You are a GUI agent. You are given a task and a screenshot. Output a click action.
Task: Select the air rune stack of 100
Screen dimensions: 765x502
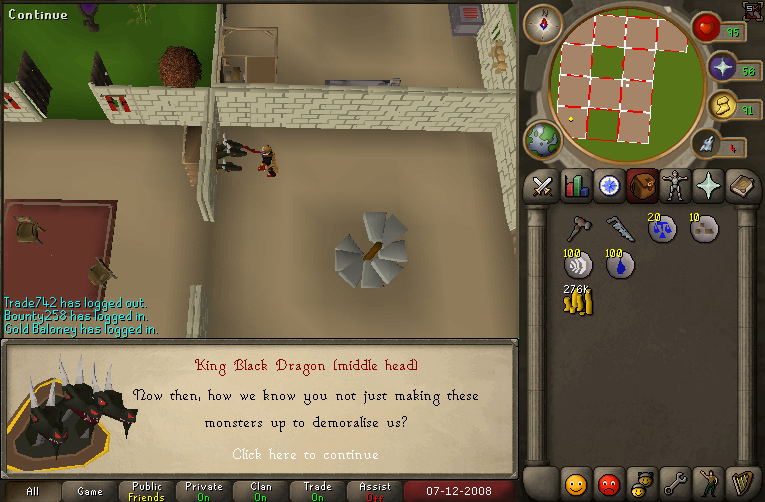[577, 265]
